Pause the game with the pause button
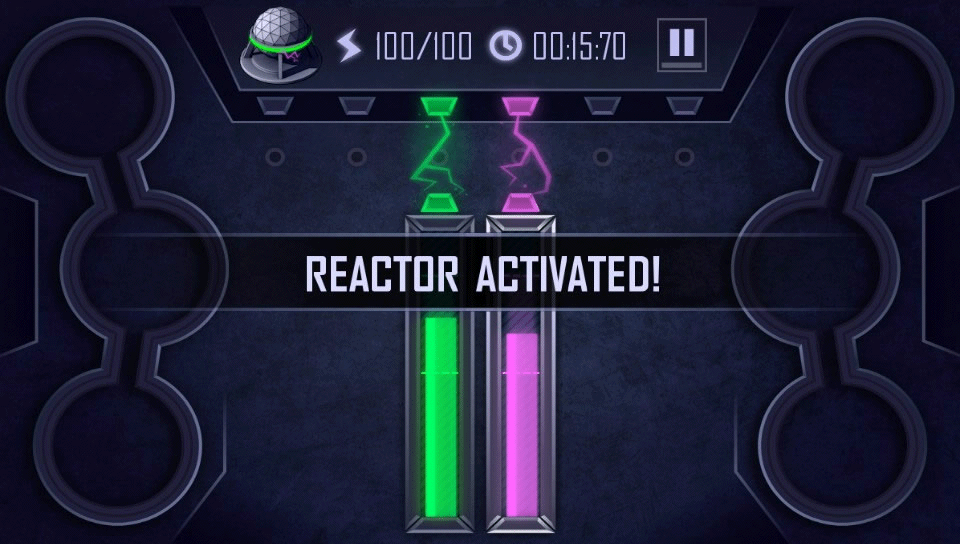 click(681, 44)
